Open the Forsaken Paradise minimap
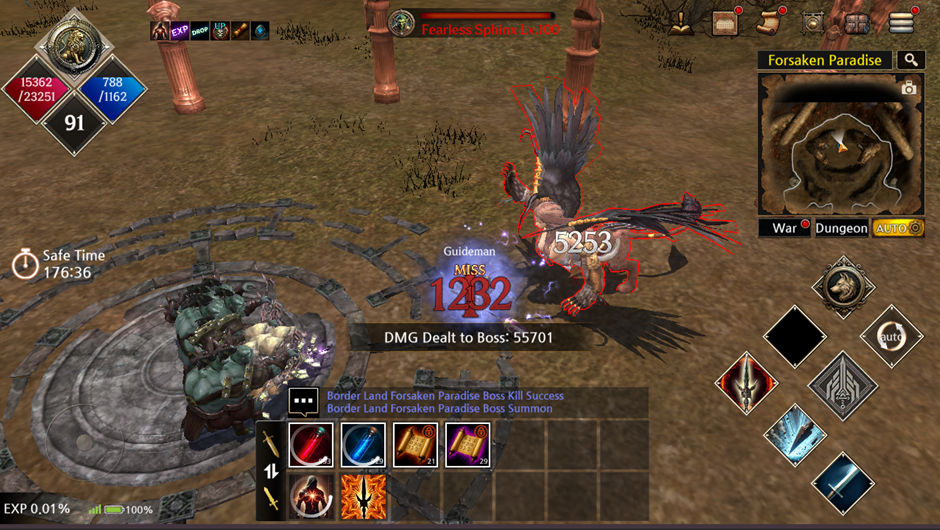940x530 pixels. point(840,142)
